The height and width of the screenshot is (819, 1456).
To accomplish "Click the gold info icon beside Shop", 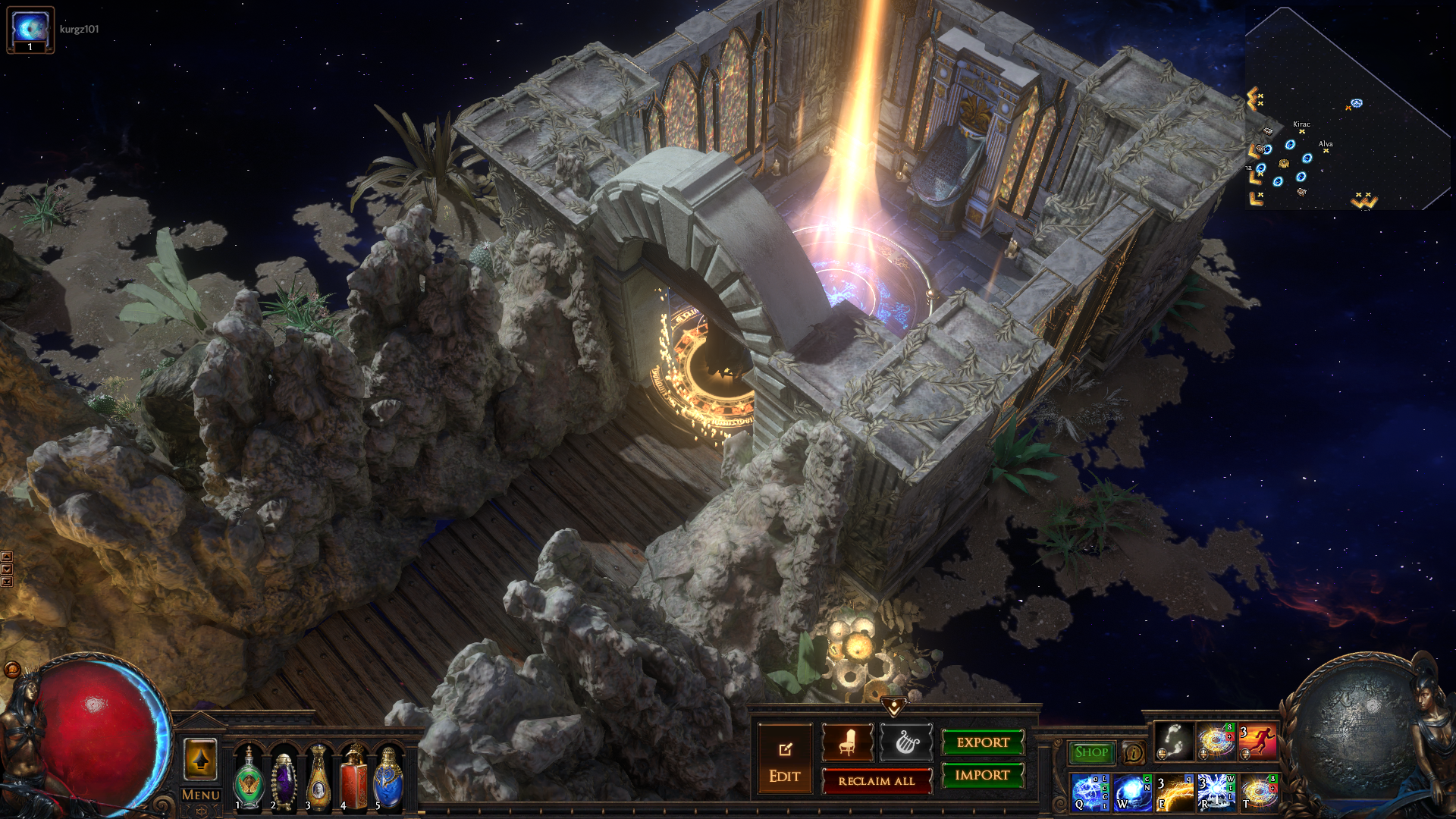I will coord(1133,752).
